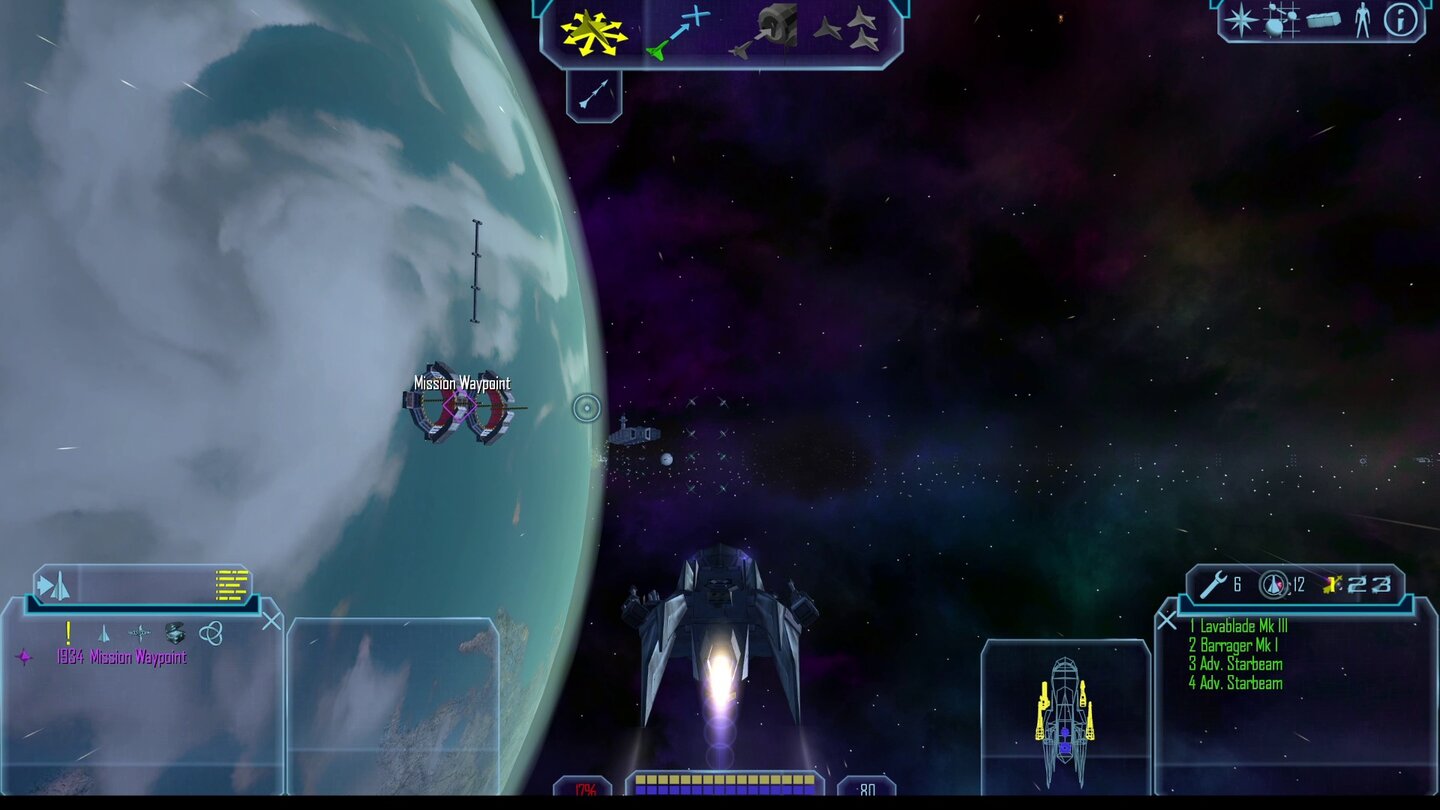
Task: Toggle the mission exclamation filter in target list
Action: [x=68, y=630]
